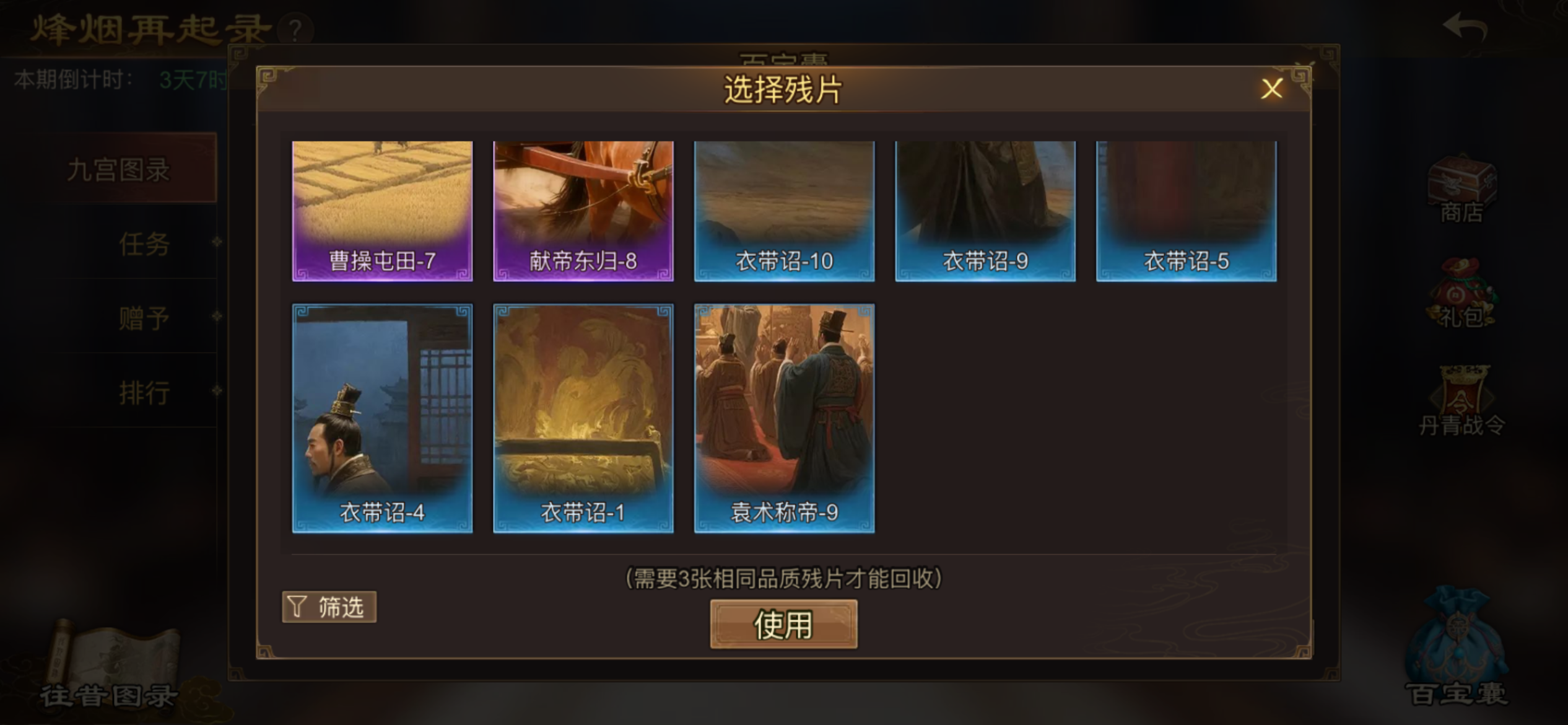Select the 袁术称帝-9 fragment
Screen dimensions: 1568x725
[x=783, y=415]
